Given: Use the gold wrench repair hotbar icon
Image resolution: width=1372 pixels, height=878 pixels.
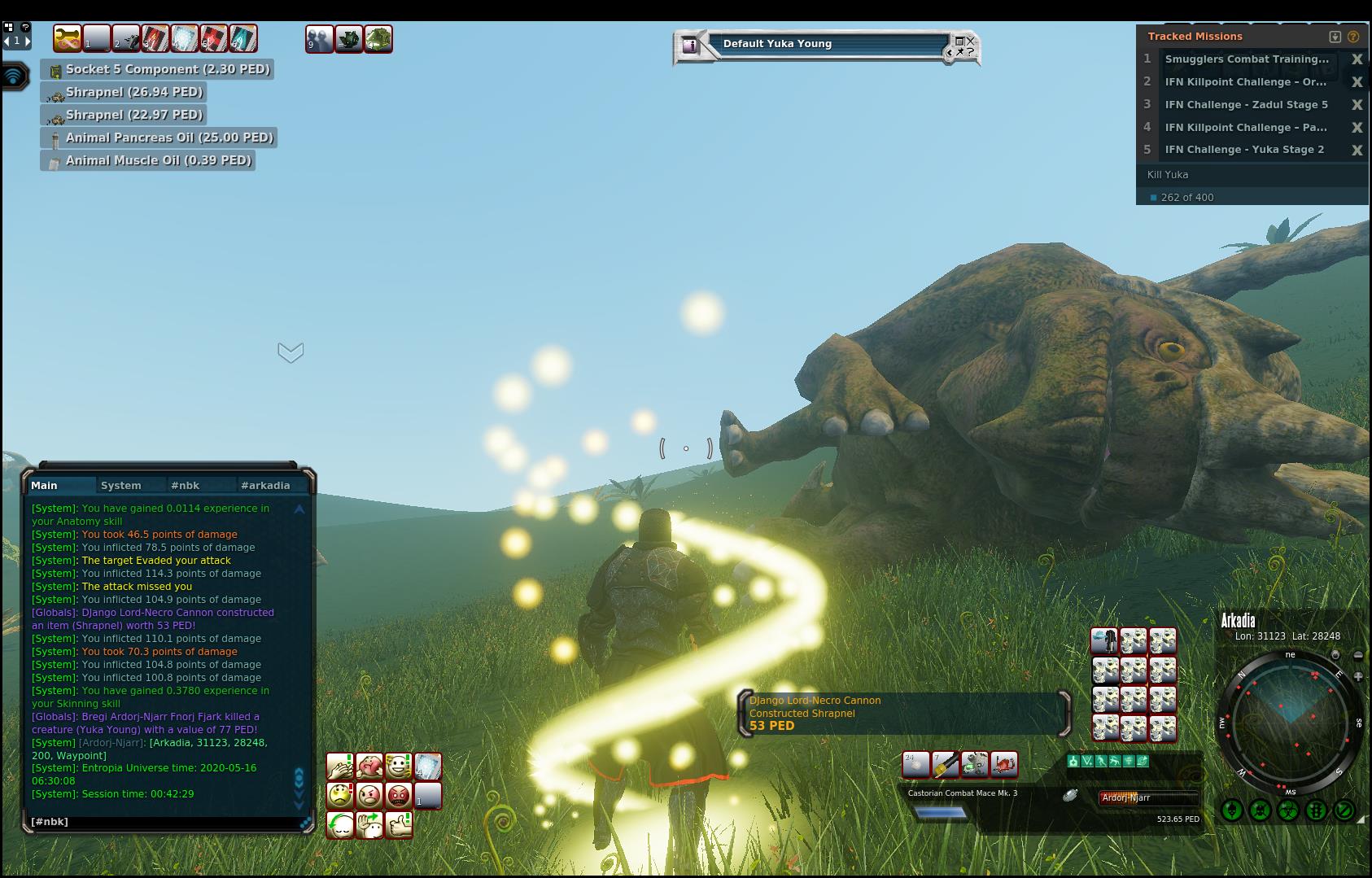Looking at the screenshot, I should point(68,38).
